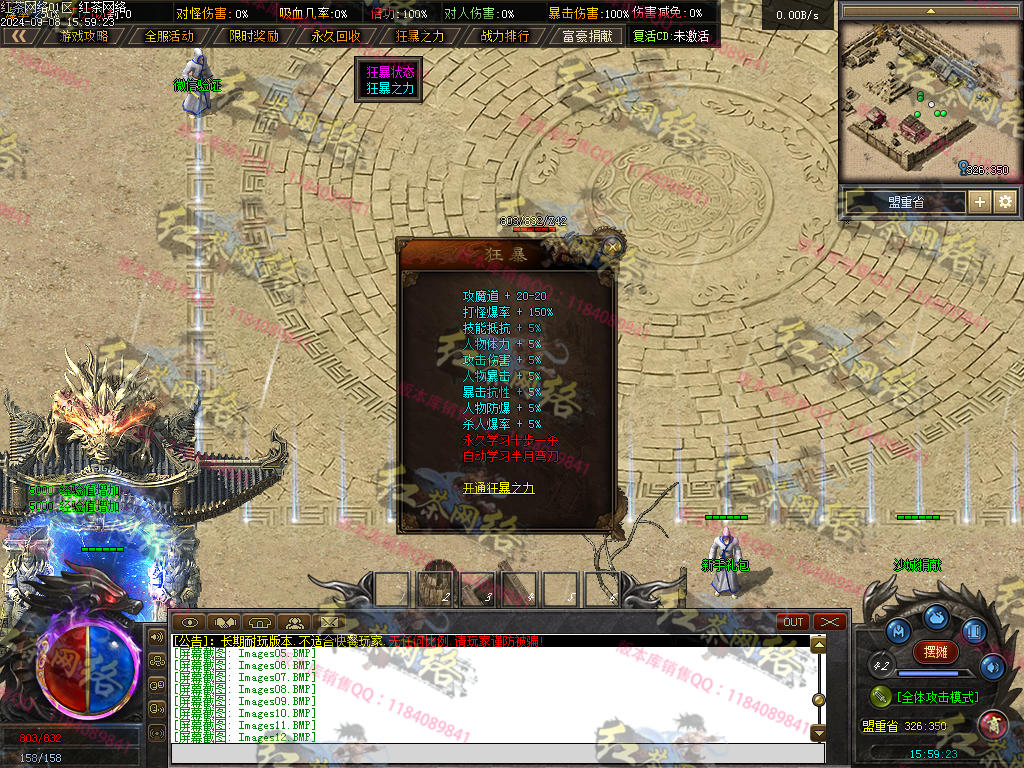Image resolution: width=1024 pixels, height=768 pixels.
Task: Show the 战力排行 power ranking
Action: pyautogui.click(x=505, y=36)
